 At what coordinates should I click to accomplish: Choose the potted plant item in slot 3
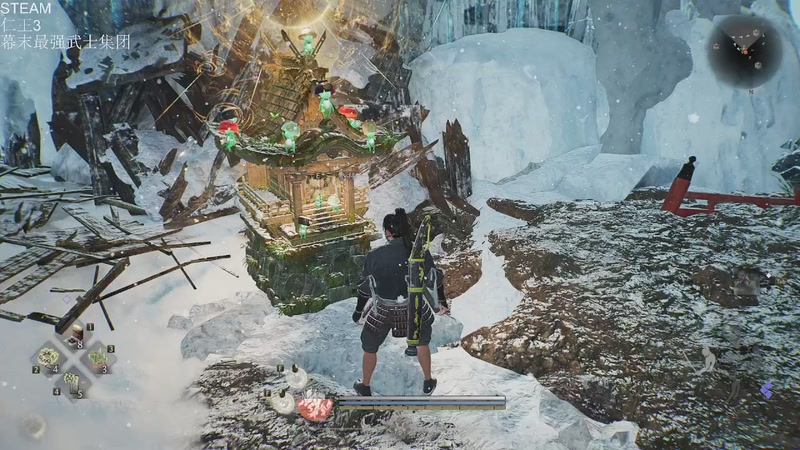pos(97,357)
